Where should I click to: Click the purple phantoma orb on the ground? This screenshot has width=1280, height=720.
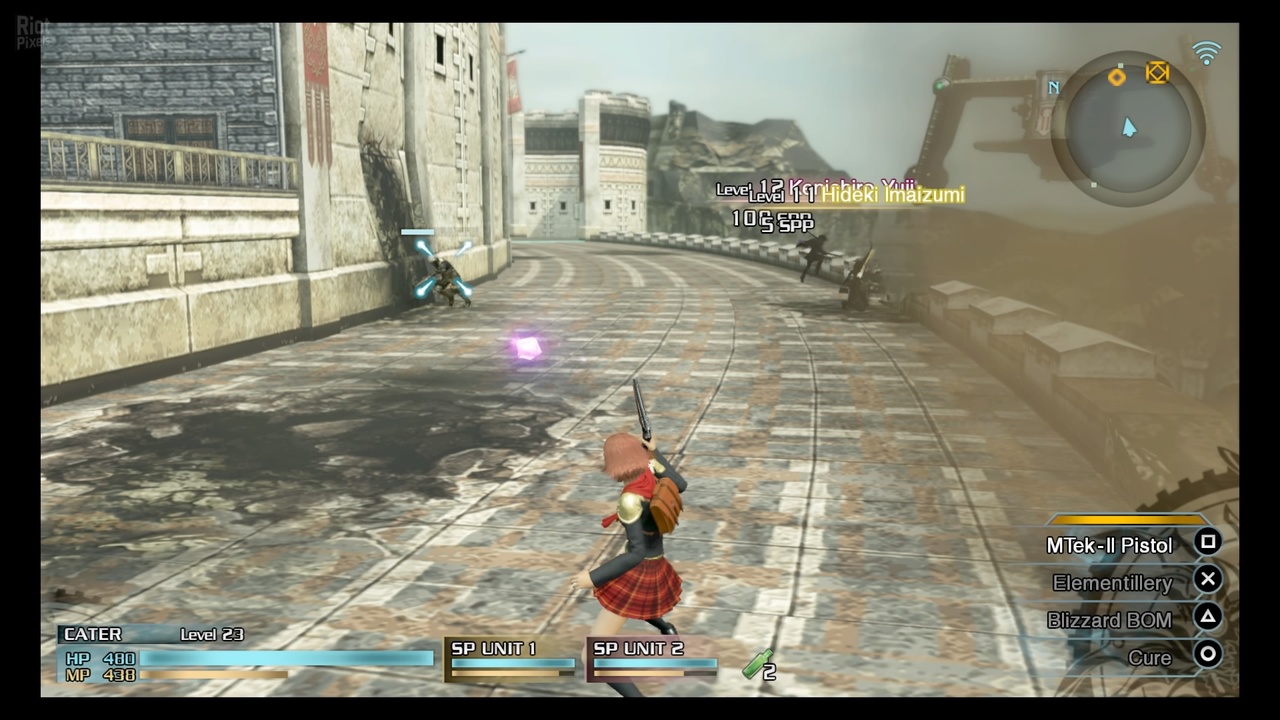click(527, 346)
